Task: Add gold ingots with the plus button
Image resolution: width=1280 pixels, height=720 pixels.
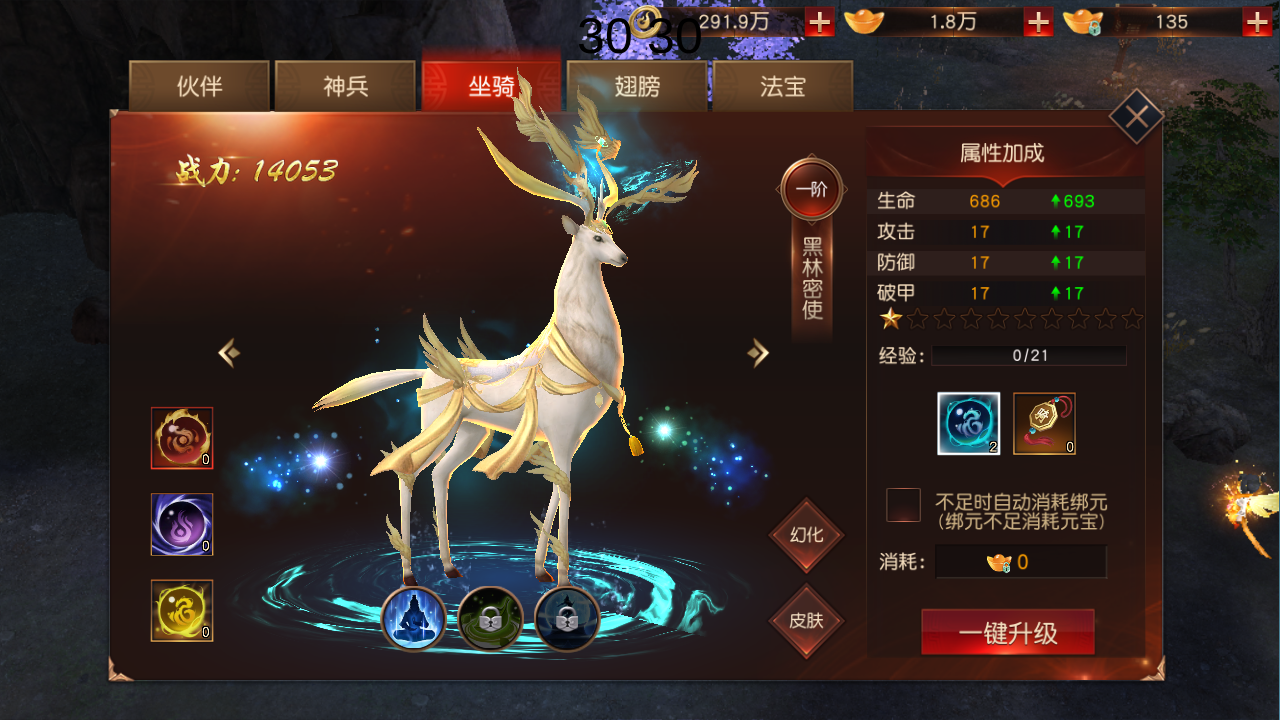Action: (1038, 22)
